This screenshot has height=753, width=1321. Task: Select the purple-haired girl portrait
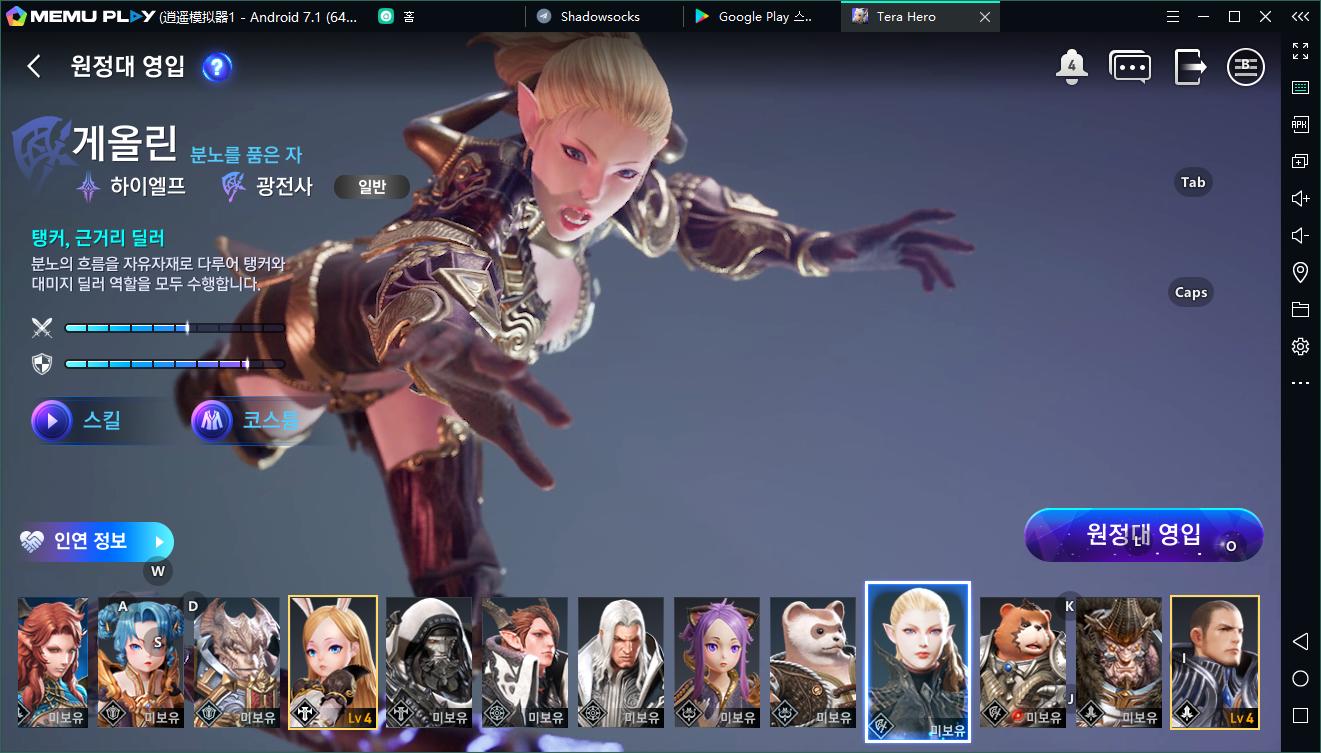pos(717,661)
